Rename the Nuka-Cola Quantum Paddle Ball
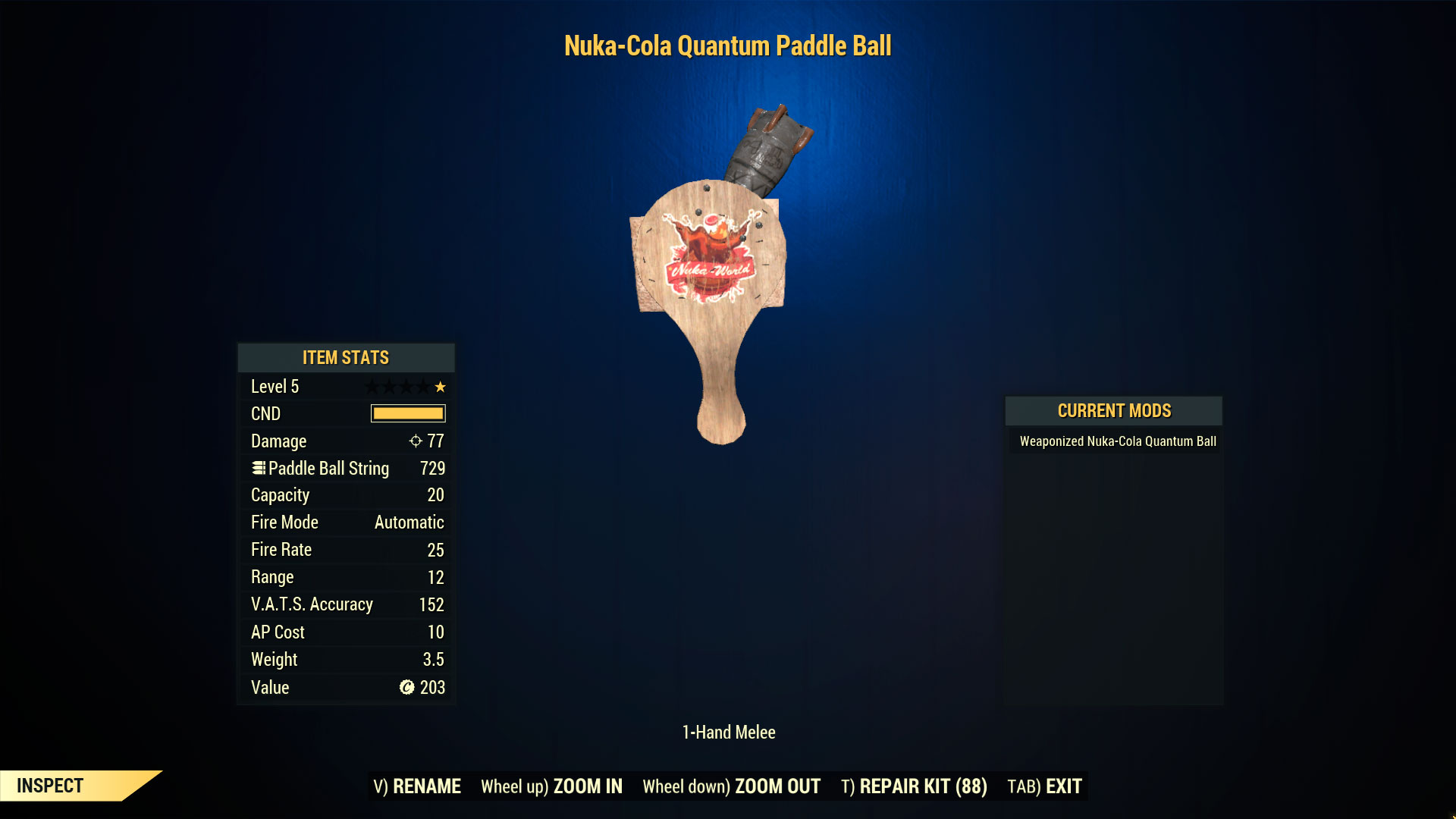The image size is (1456, 819). [x=417, y=786]
